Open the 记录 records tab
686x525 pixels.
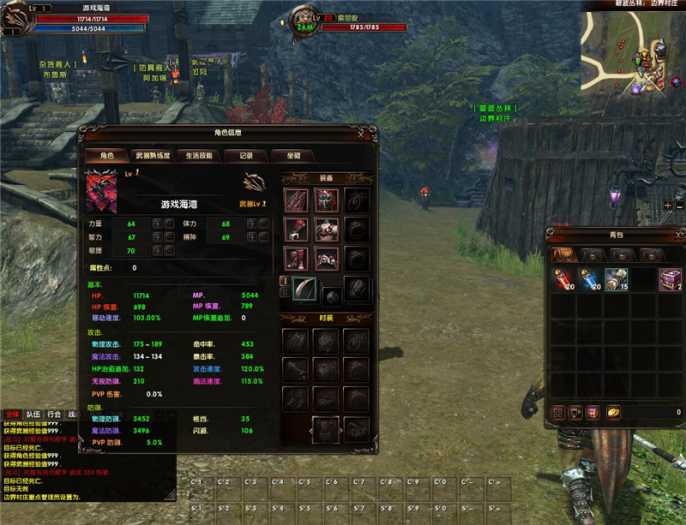click(246, 156)
